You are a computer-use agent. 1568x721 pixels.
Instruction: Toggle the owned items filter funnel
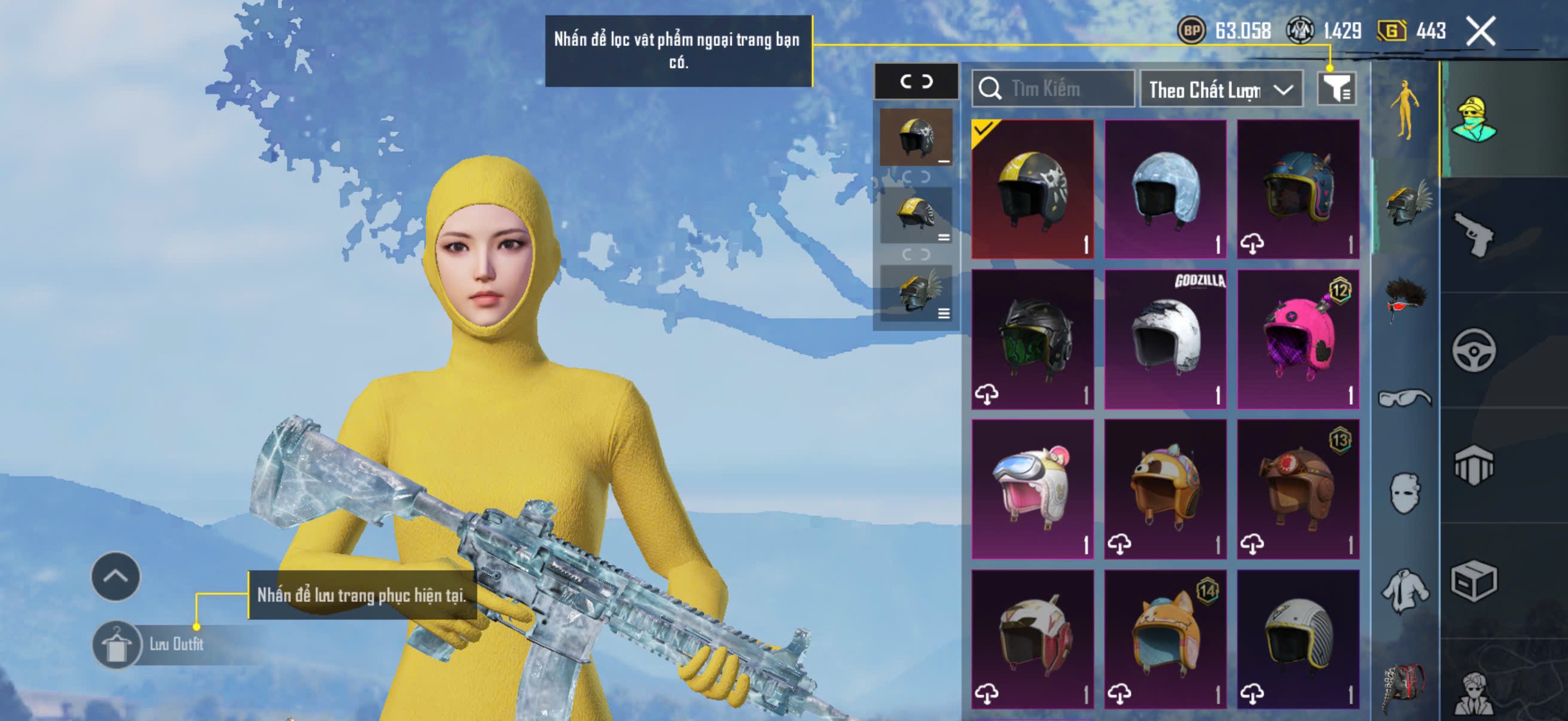pyautogui.click(x=1335, y=90)
